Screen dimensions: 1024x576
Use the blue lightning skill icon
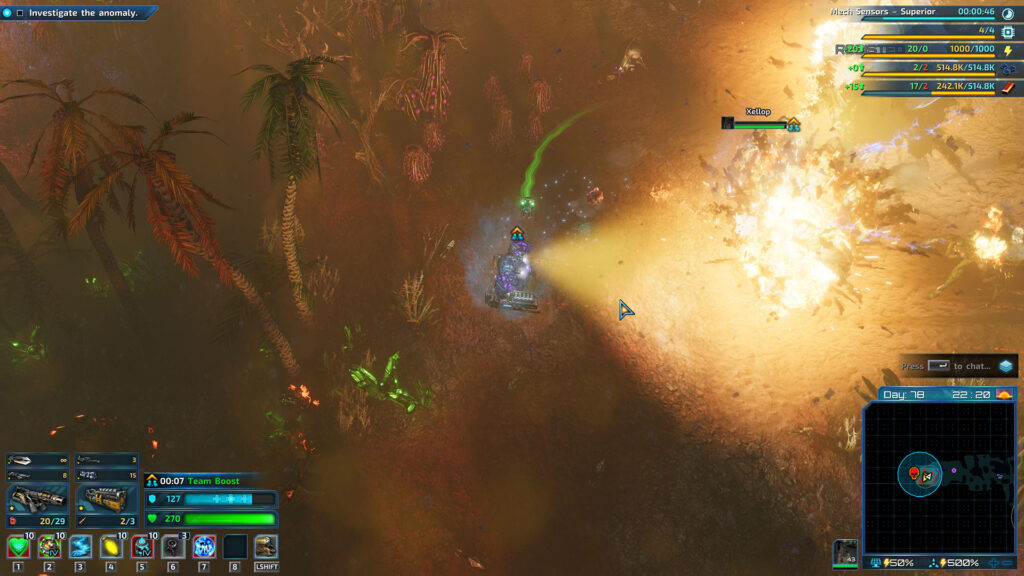tap(80, 546)
